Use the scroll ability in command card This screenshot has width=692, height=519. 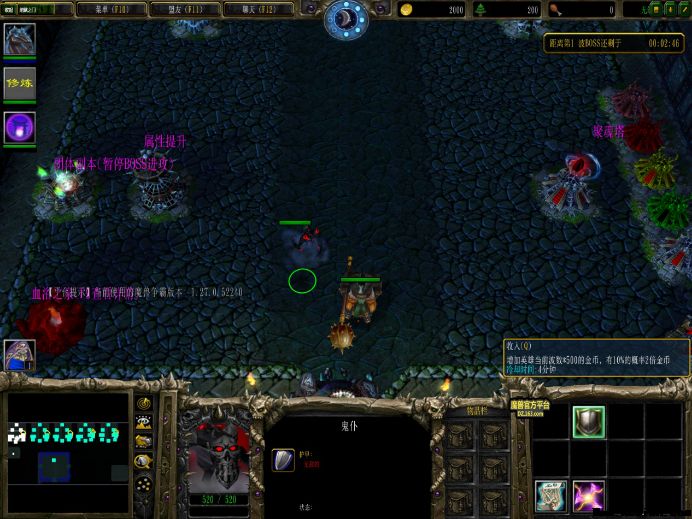[550, 494]
